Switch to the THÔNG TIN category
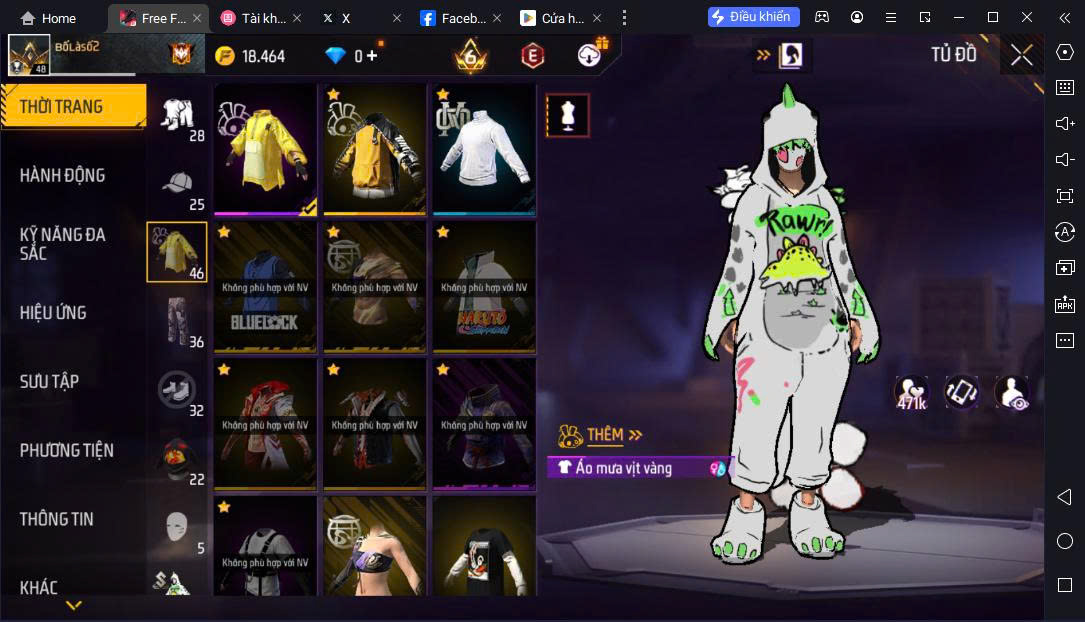 (x=56, y=519)
